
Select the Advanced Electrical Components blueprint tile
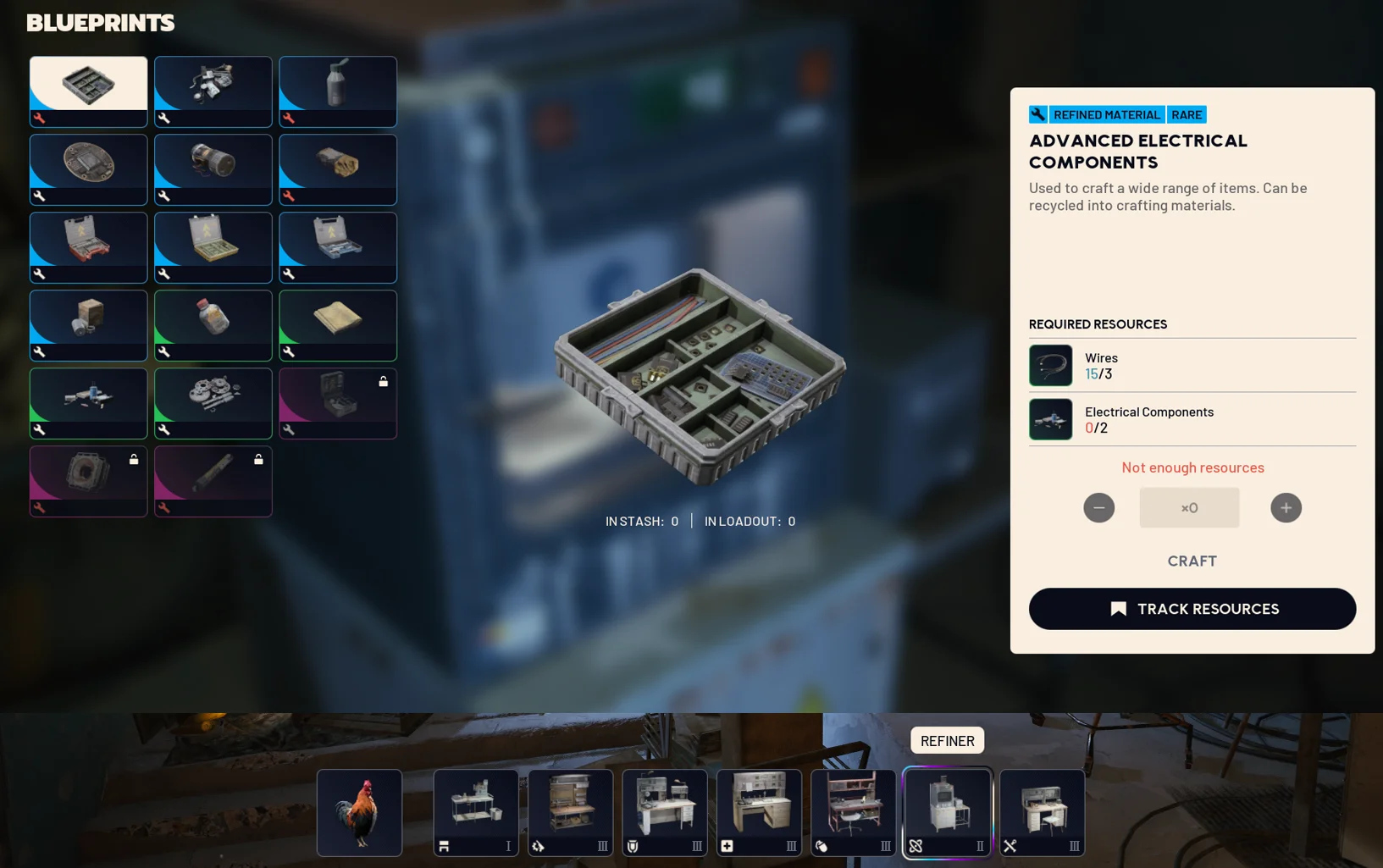(x=88, y=91)
